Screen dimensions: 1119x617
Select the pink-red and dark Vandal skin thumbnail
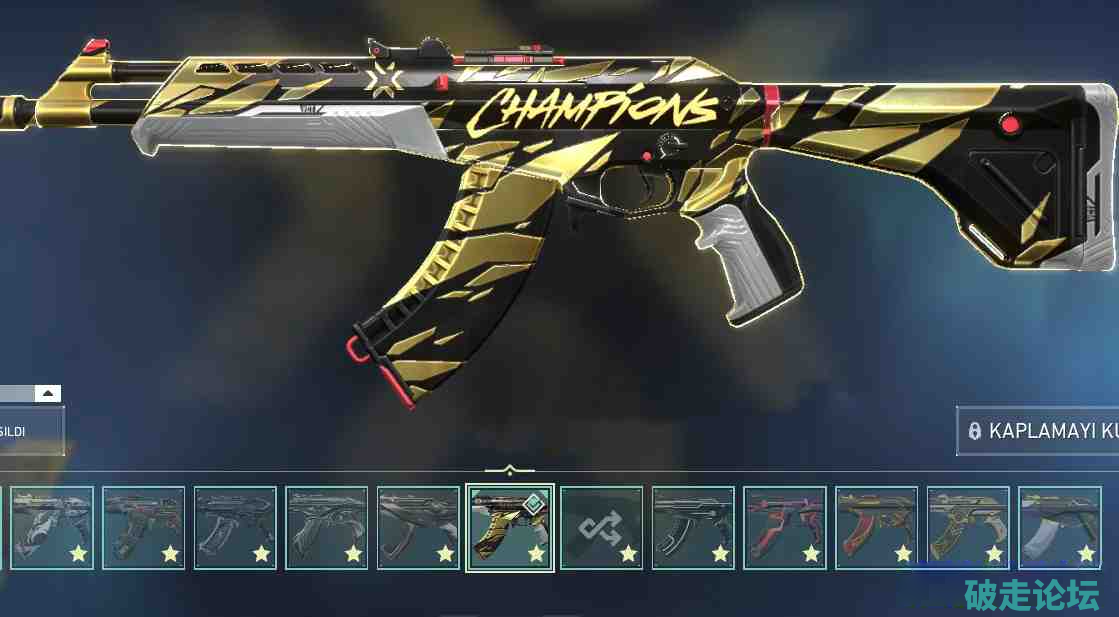click(x=785, y=528)
